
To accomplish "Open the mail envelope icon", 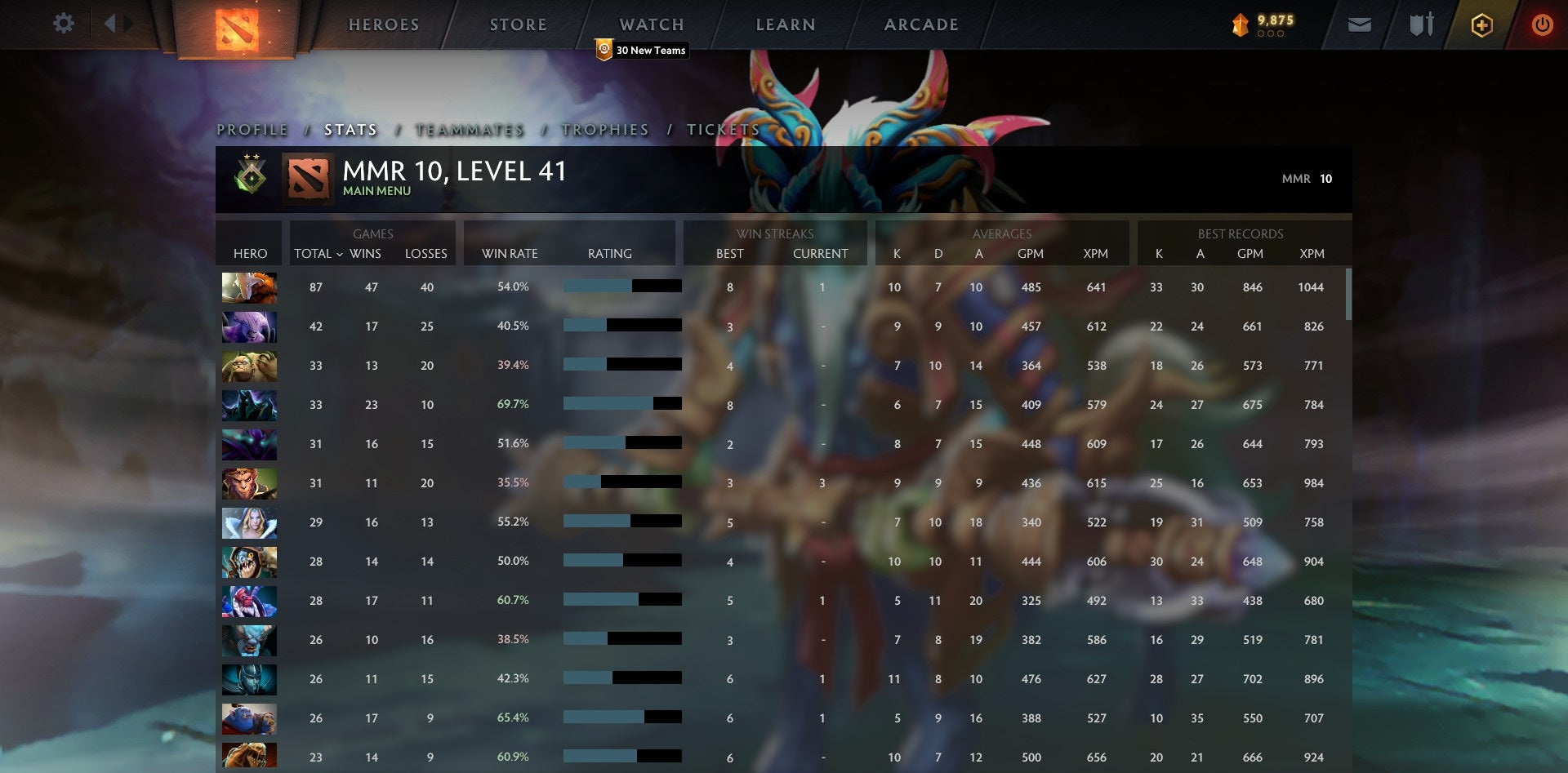I will click(1361, 24).
